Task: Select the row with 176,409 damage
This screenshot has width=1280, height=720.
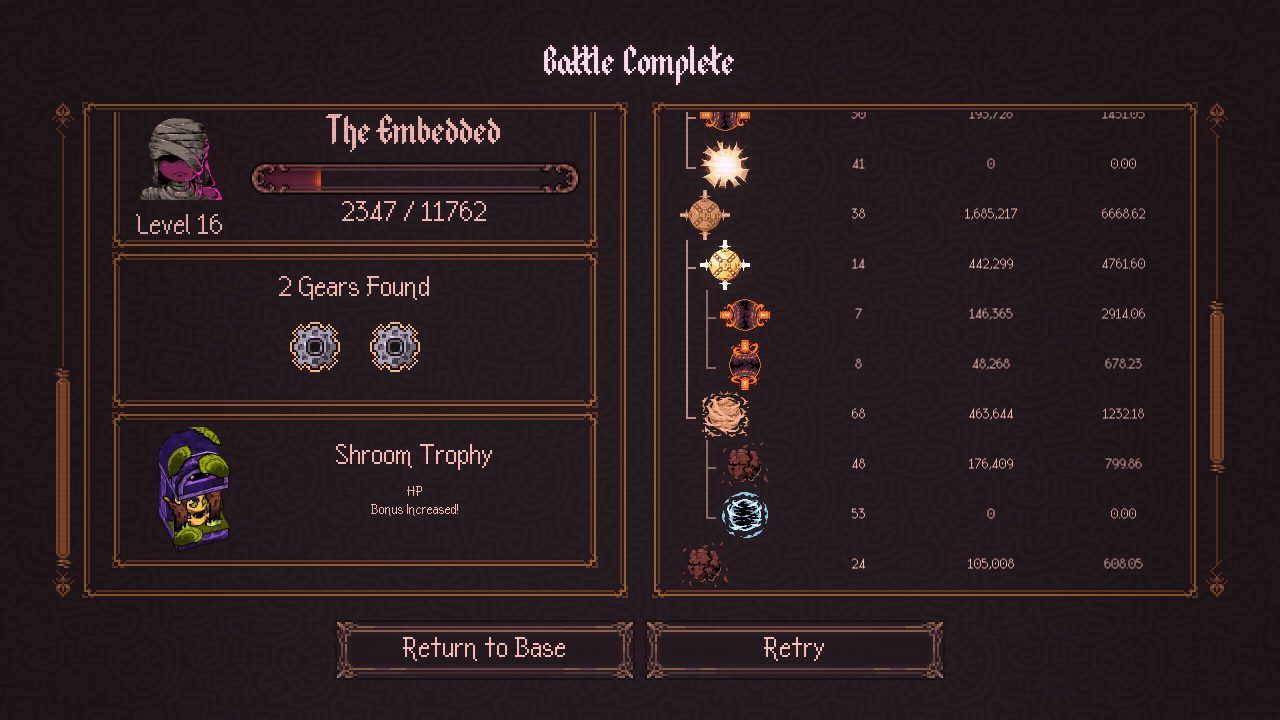Action: pyautogui.click(x=924, y=464)
